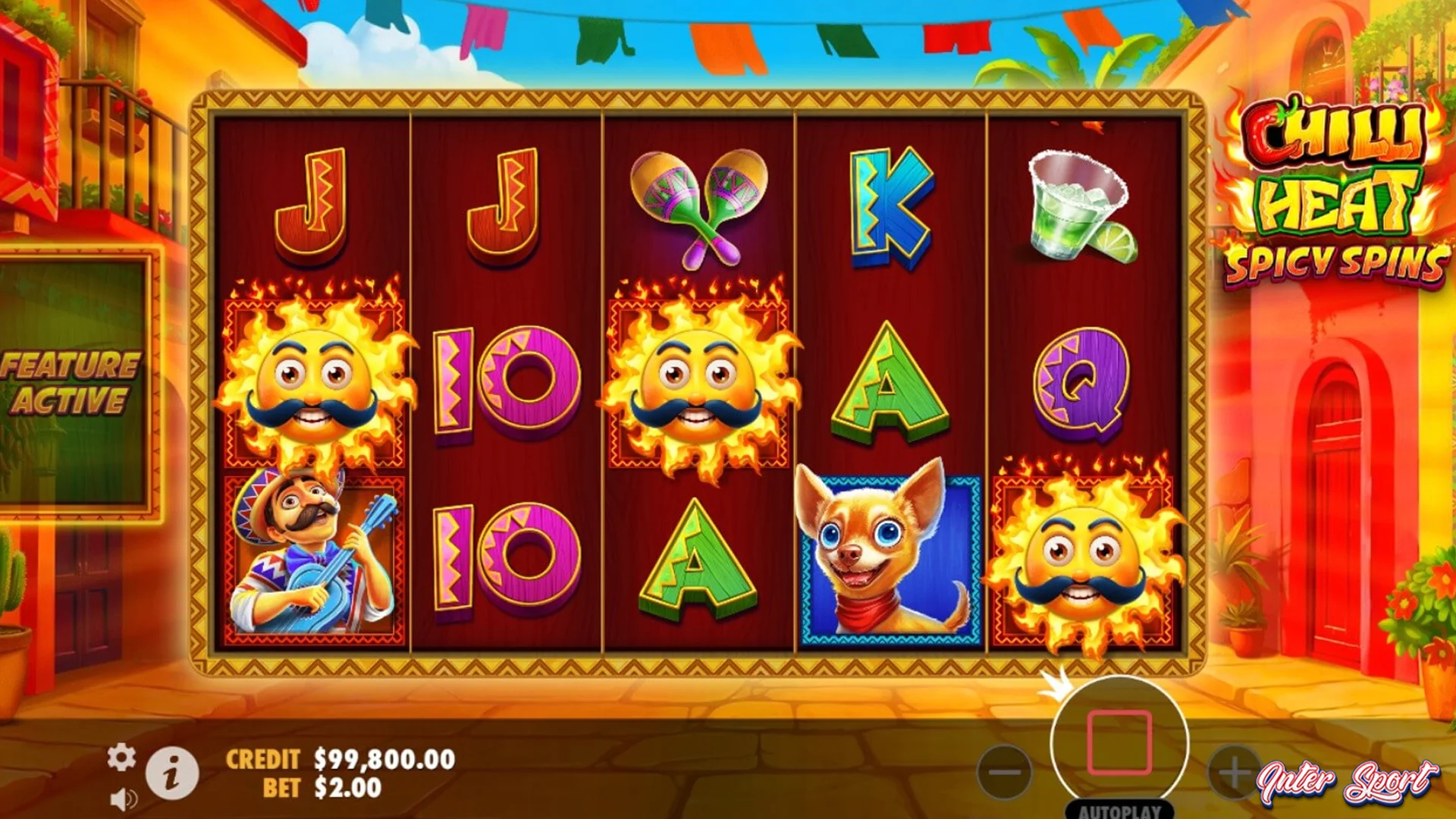This screenshot has width=1456, height=819.
Task: Click the maracas symbol on reel three
Action: [x=698, y=205]
